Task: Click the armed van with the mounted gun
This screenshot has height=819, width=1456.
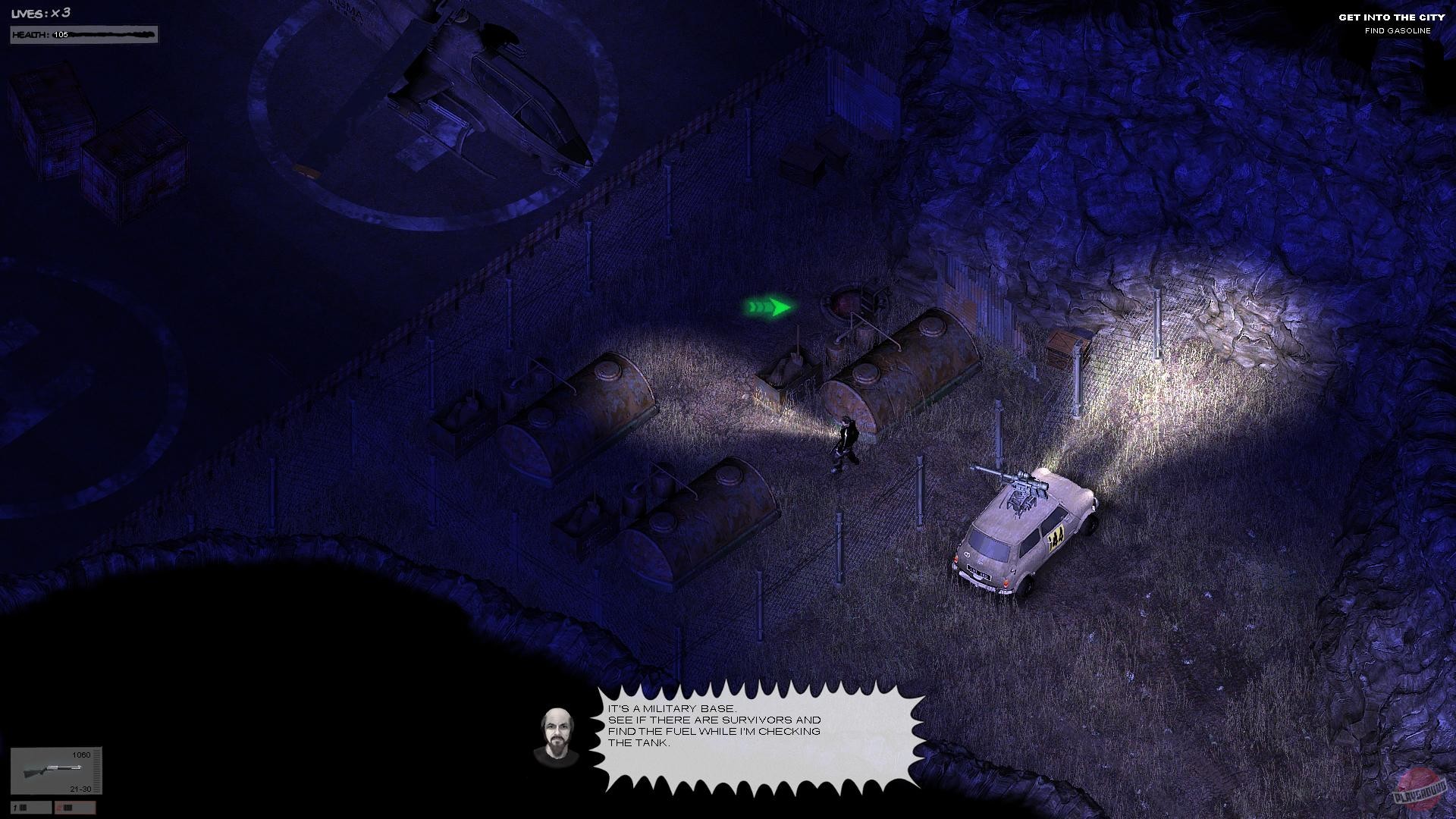Action: point(1024,531)
